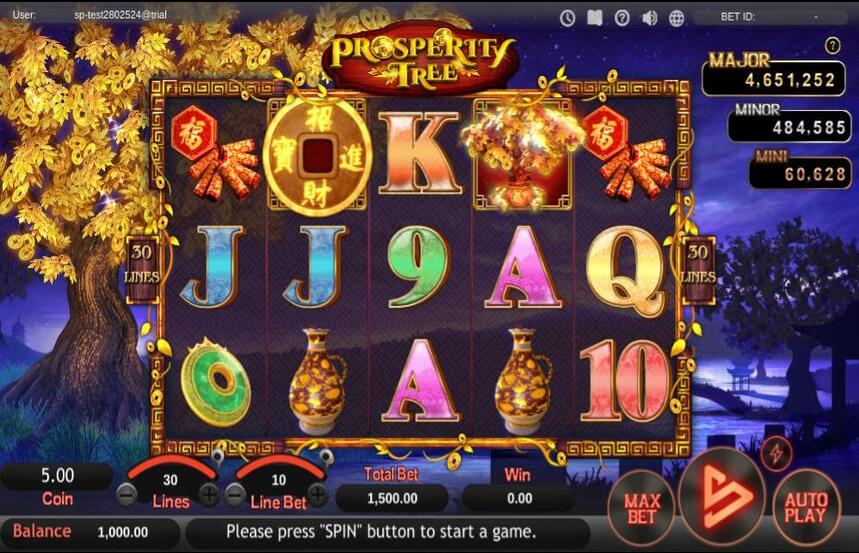The height and width of the screenshot is (553, 859).
Task: Decrease the number of Lines
Action: point(127,493)
